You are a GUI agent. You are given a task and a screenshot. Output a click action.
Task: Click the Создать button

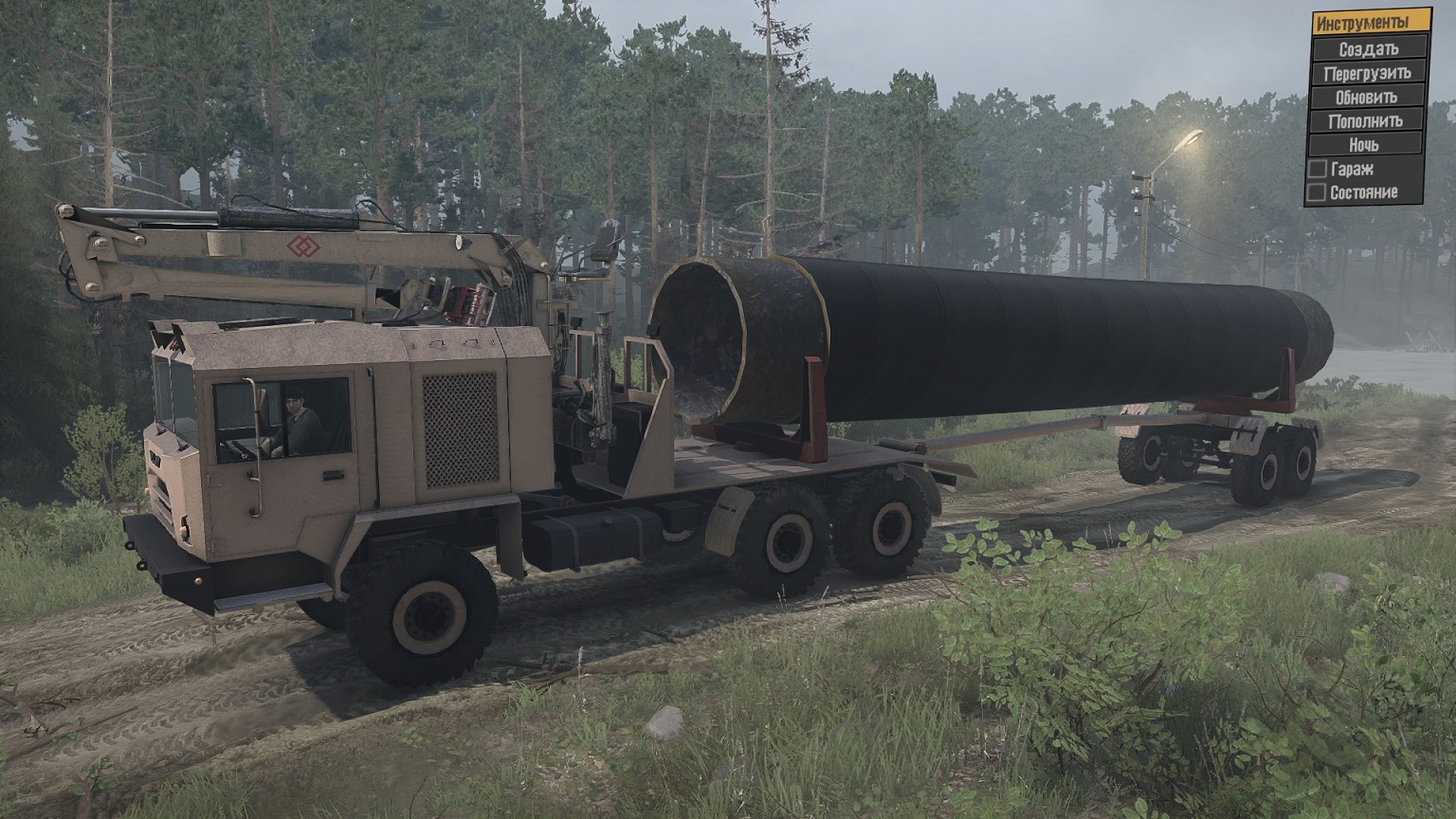[x=1366, y=48]
